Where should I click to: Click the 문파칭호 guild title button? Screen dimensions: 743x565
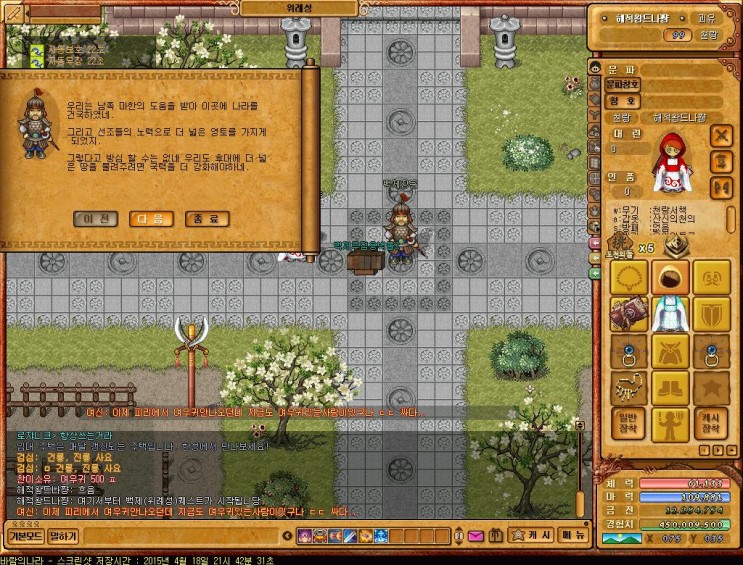[620, 84]
